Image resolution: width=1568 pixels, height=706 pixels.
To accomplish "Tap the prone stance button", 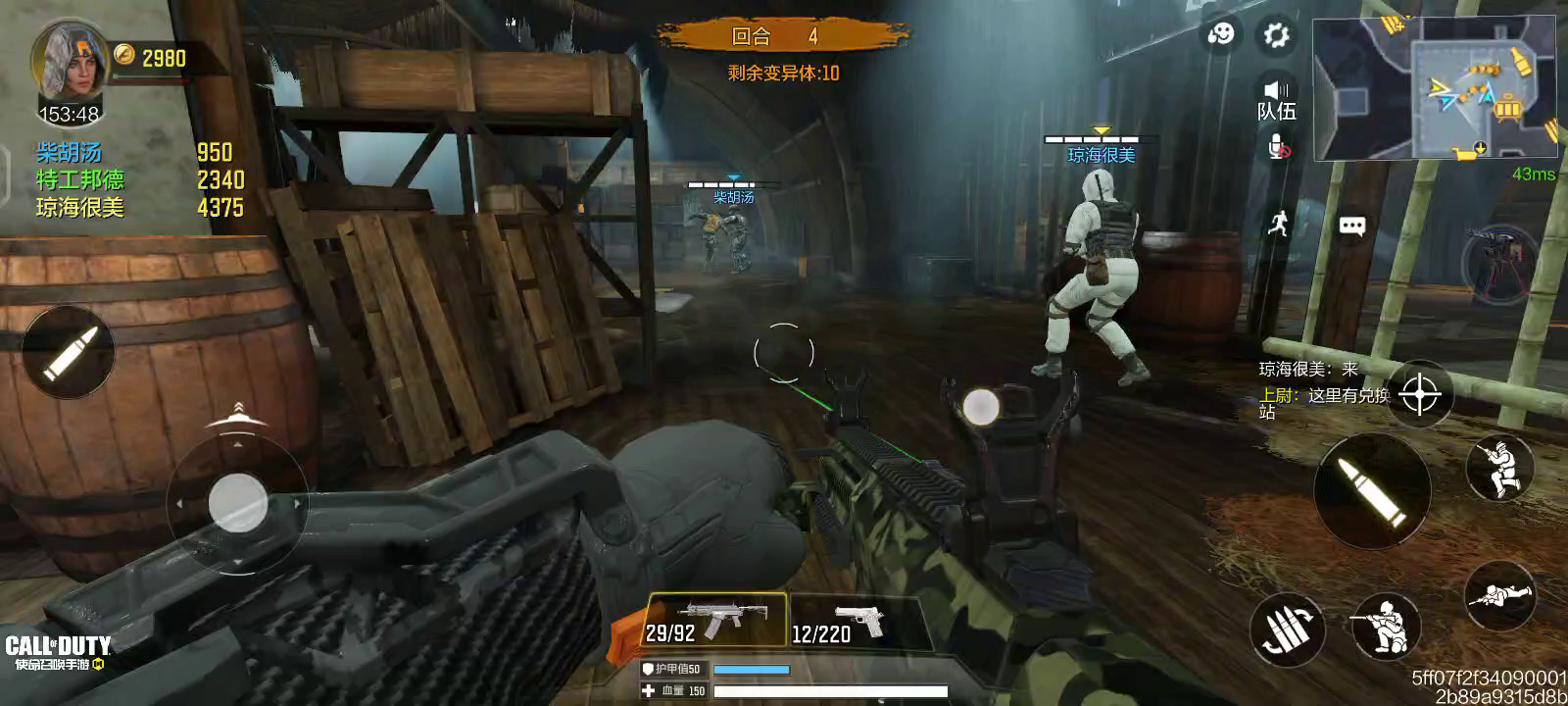I will click(1499, 595).
